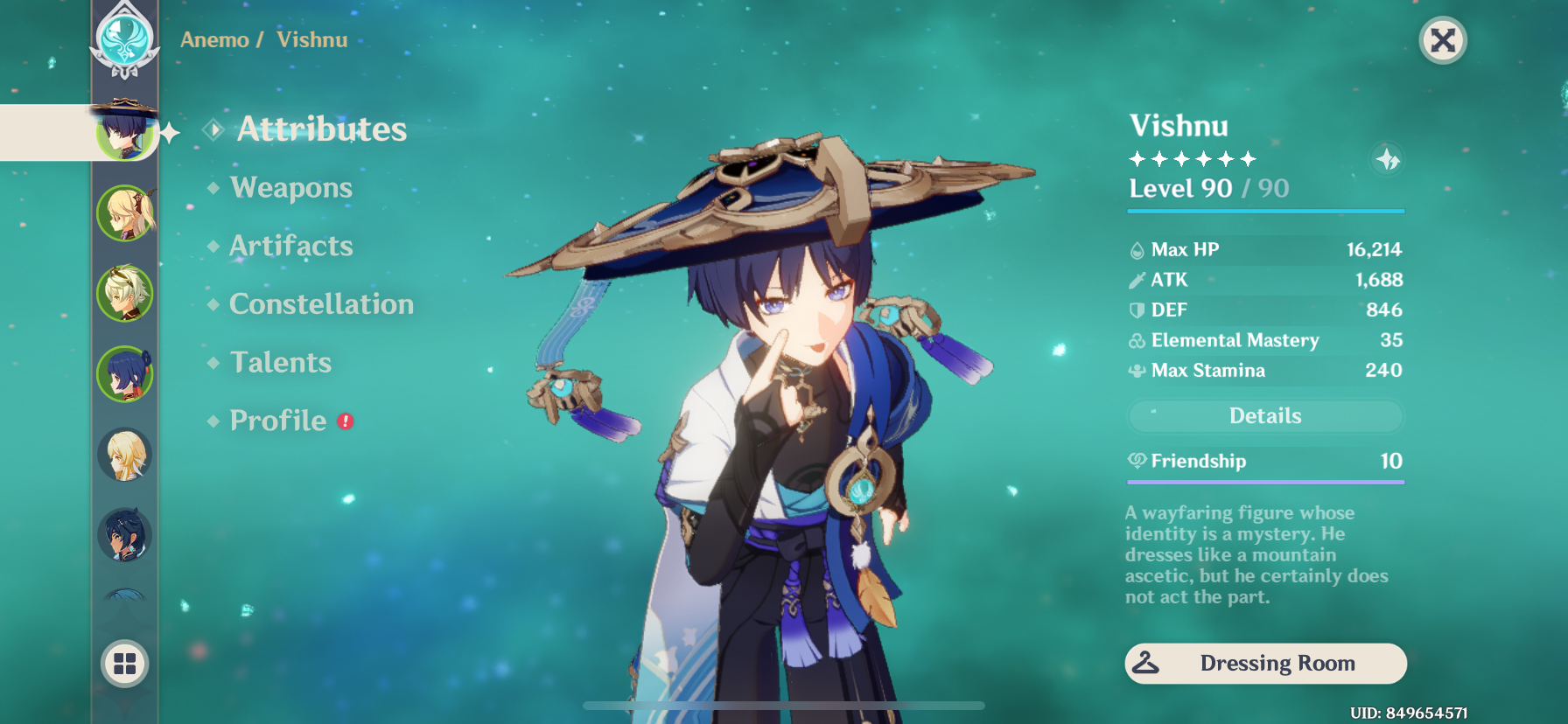This screenshot has width=1568, height=724.
Task: Click the Anemo element icon above the sidebar
Action: point(125,39)
